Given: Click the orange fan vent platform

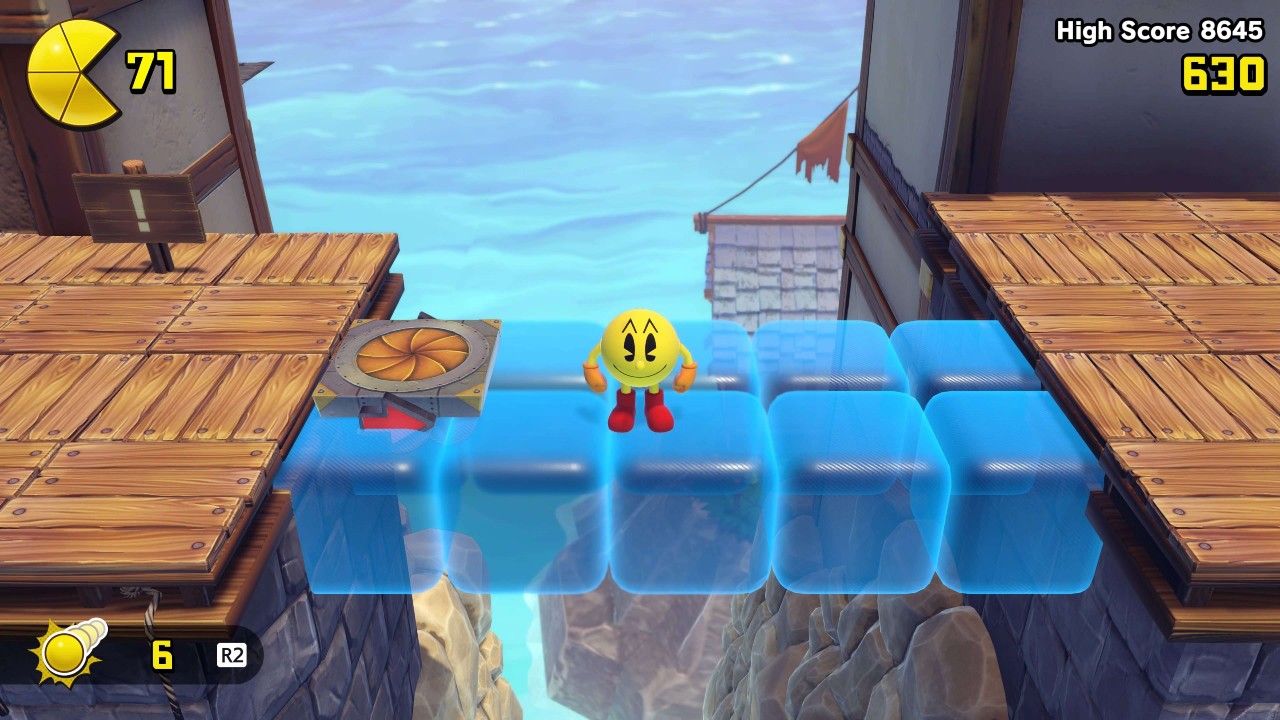Looking at the screenshot, I should click(418, 355).
